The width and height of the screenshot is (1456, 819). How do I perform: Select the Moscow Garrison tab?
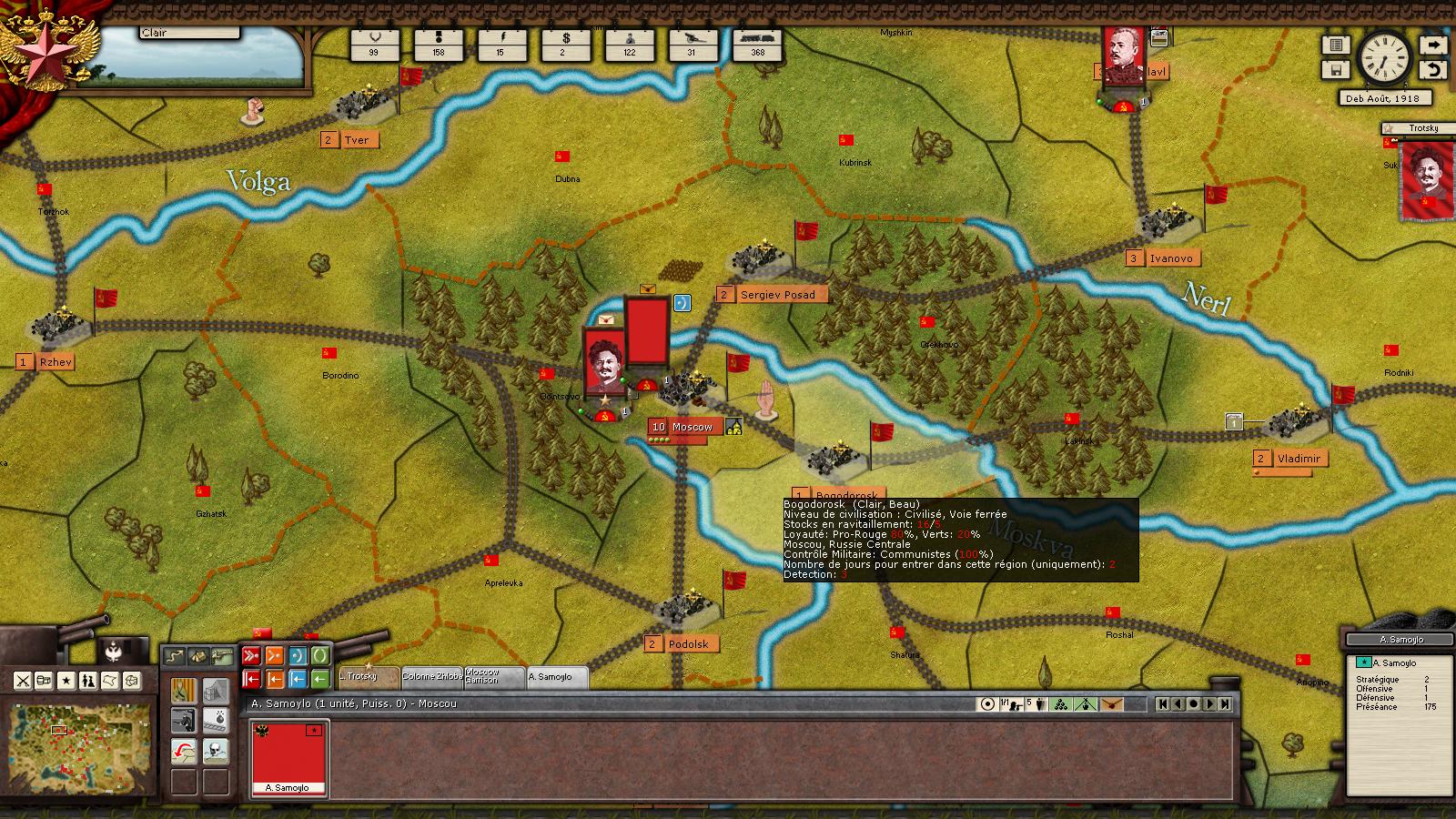tap(494, 677)
